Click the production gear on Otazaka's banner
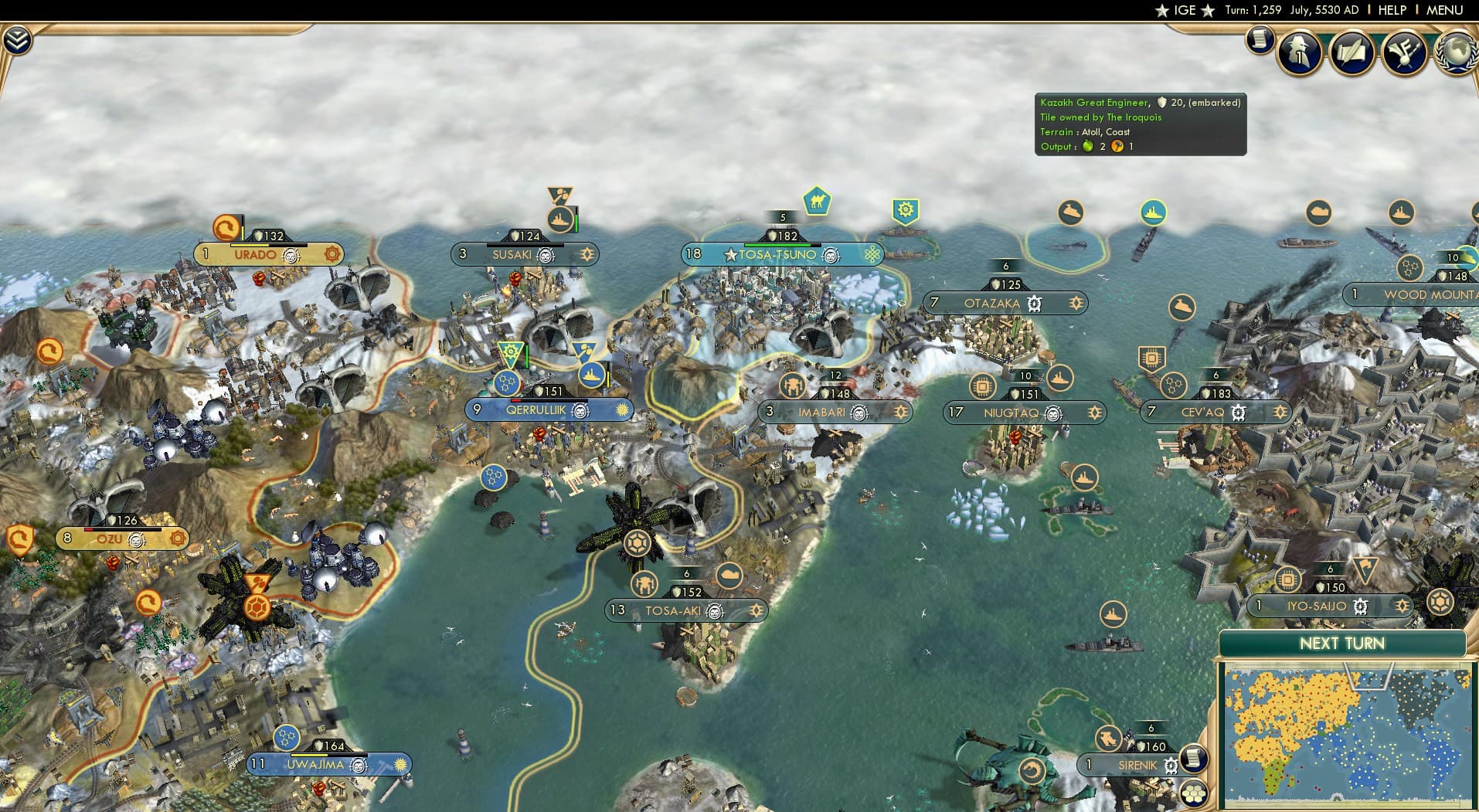This screenshot has height=812, width=1479. tap(1075, 304)
